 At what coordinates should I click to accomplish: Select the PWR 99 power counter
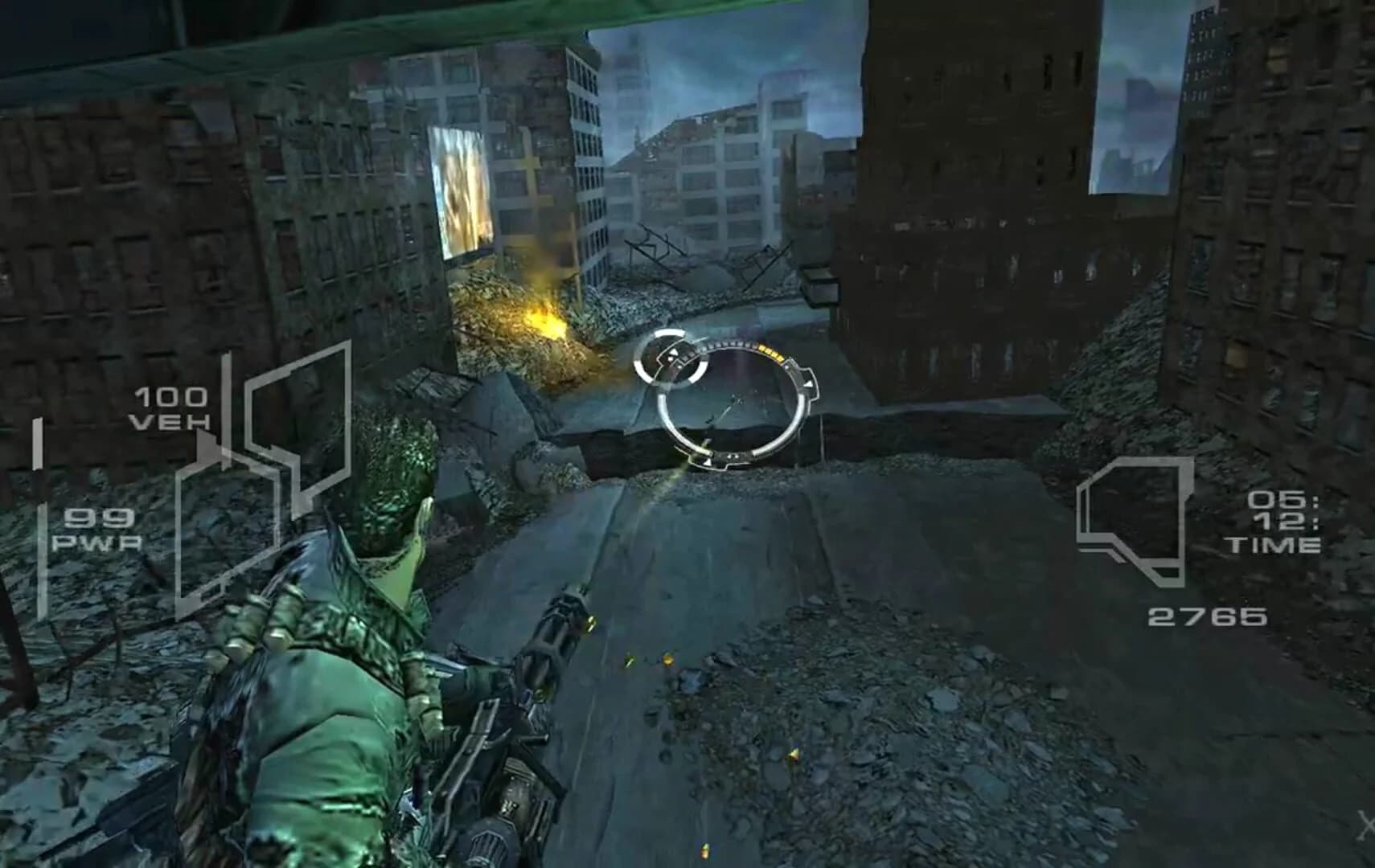[x=96, y=530]
